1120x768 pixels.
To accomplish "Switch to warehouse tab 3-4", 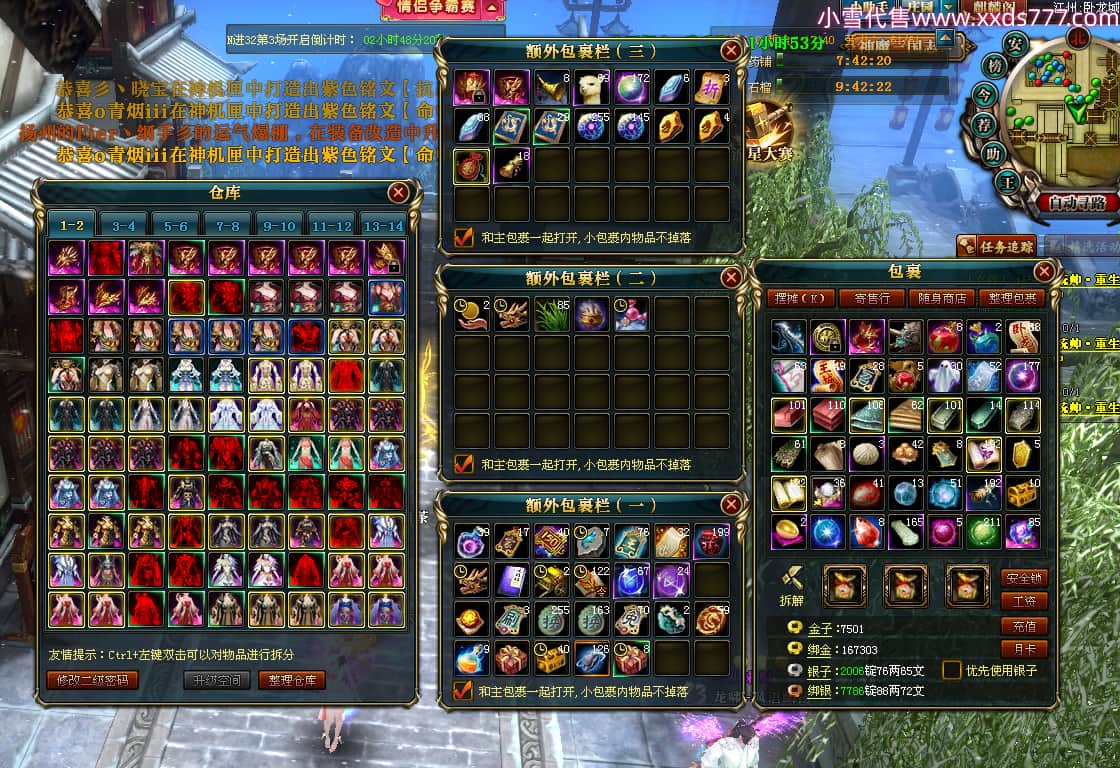I will (124, 226).
